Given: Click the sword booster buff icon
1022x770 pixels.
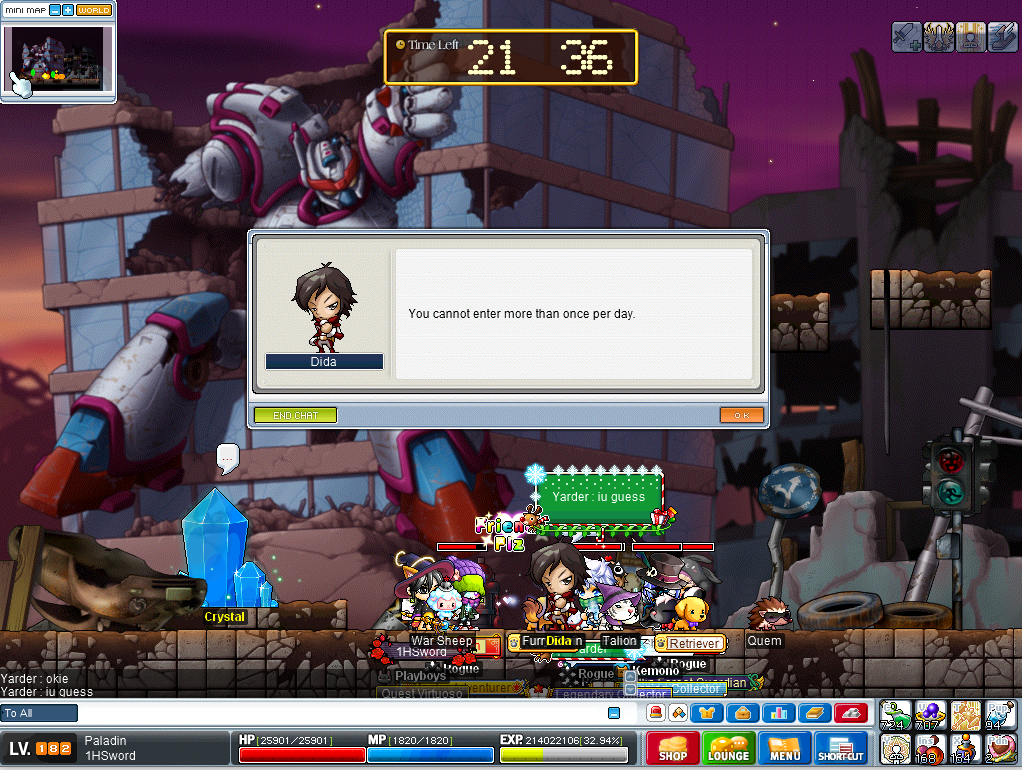Looking at the screenshot, I should click(906, 37).
